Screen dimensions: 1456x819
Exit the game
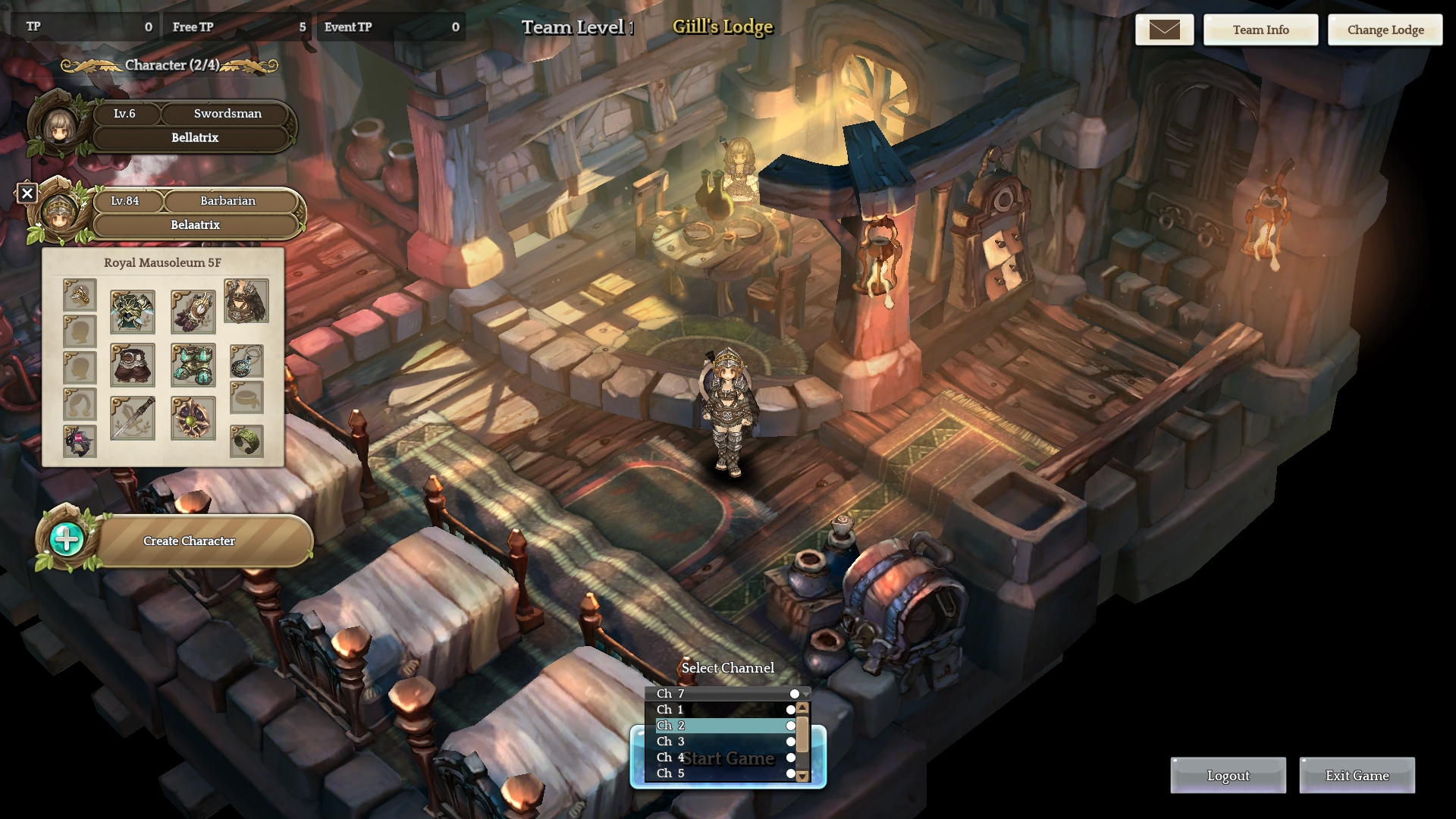[1357, 775]
